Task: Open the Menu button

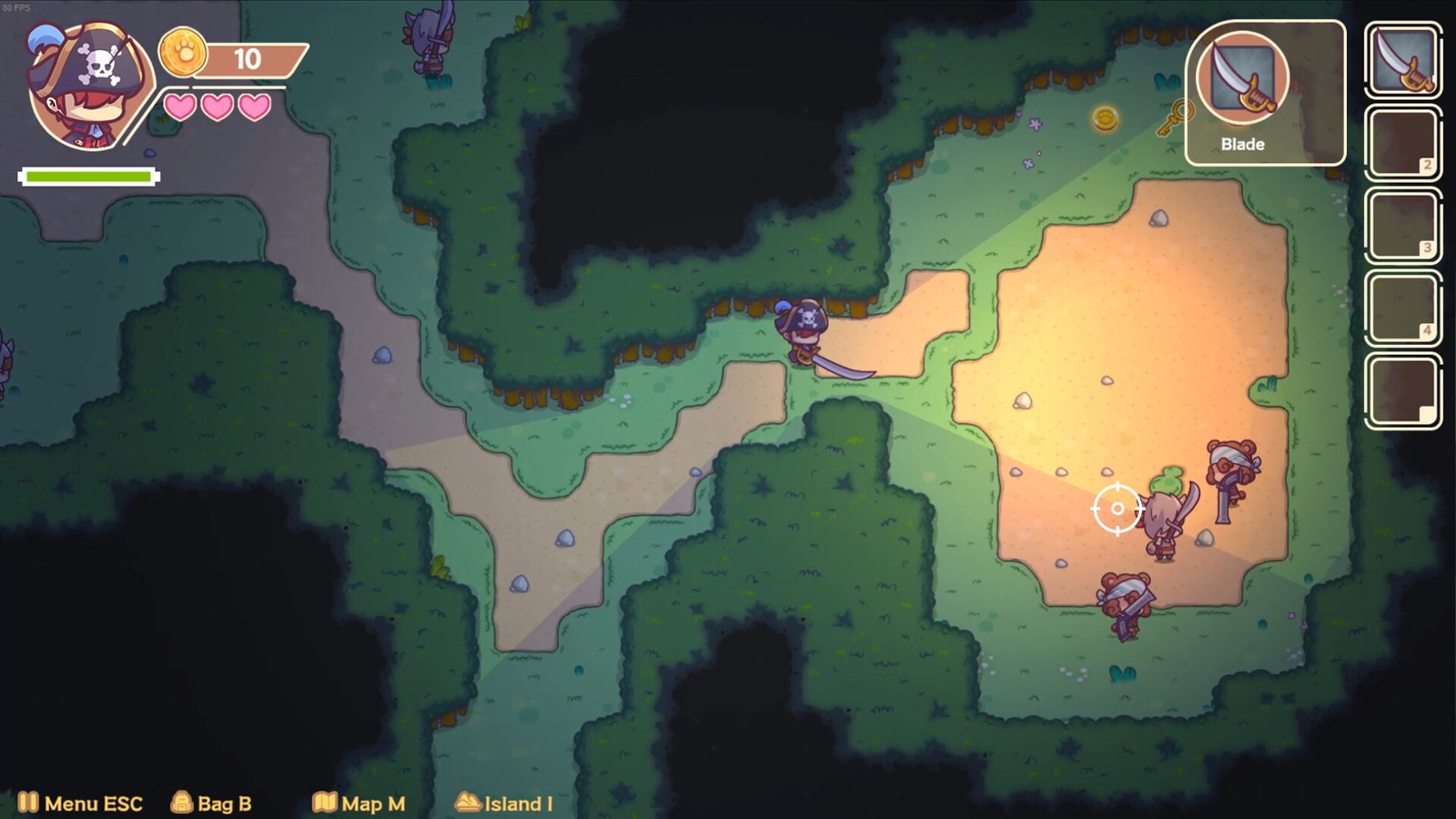Action: coord(80,803)
